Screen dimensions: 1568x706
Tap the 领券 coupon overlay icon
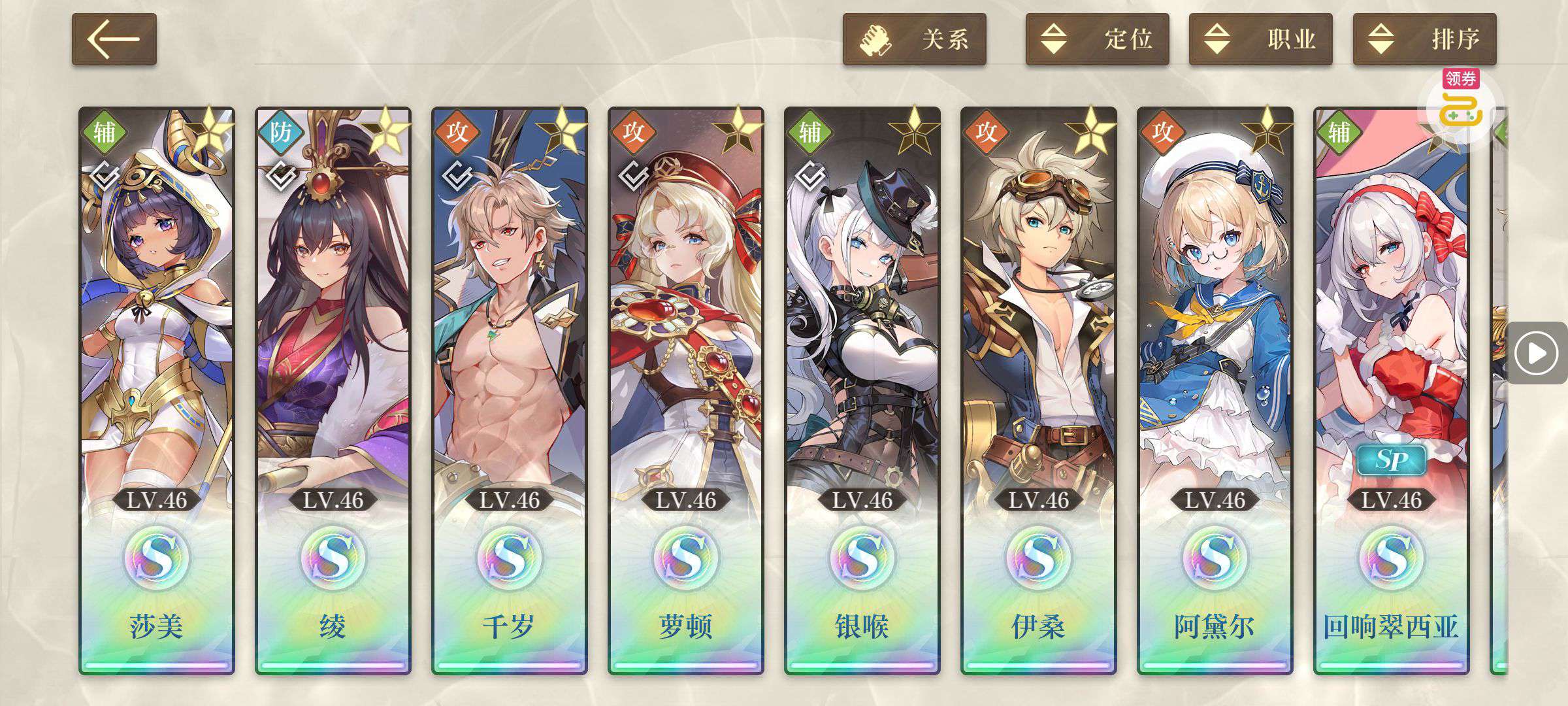coord(1461,105)
